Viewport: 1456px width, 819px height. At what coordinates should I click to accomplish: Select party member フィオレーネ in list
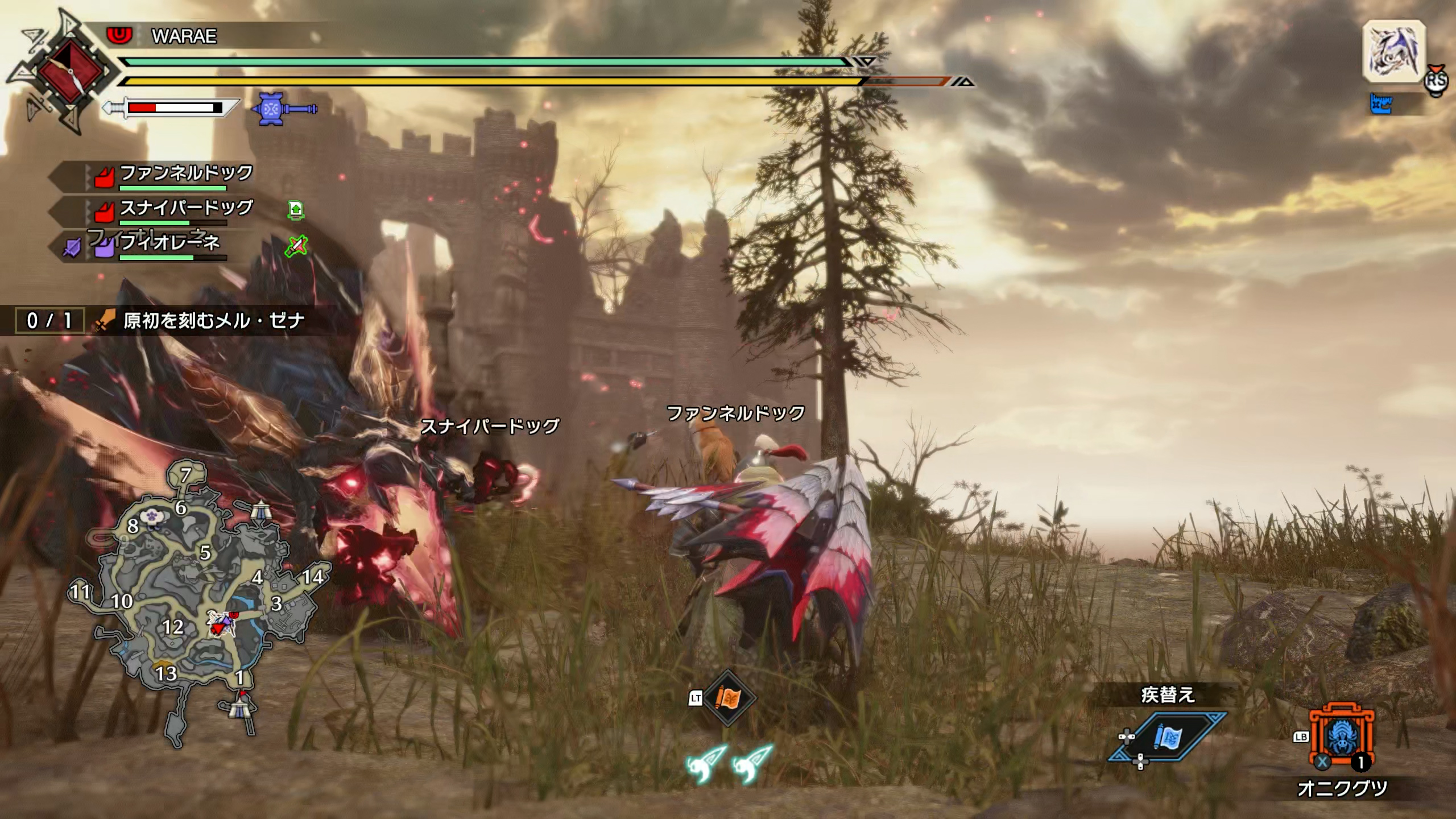(x=169, y=243)
